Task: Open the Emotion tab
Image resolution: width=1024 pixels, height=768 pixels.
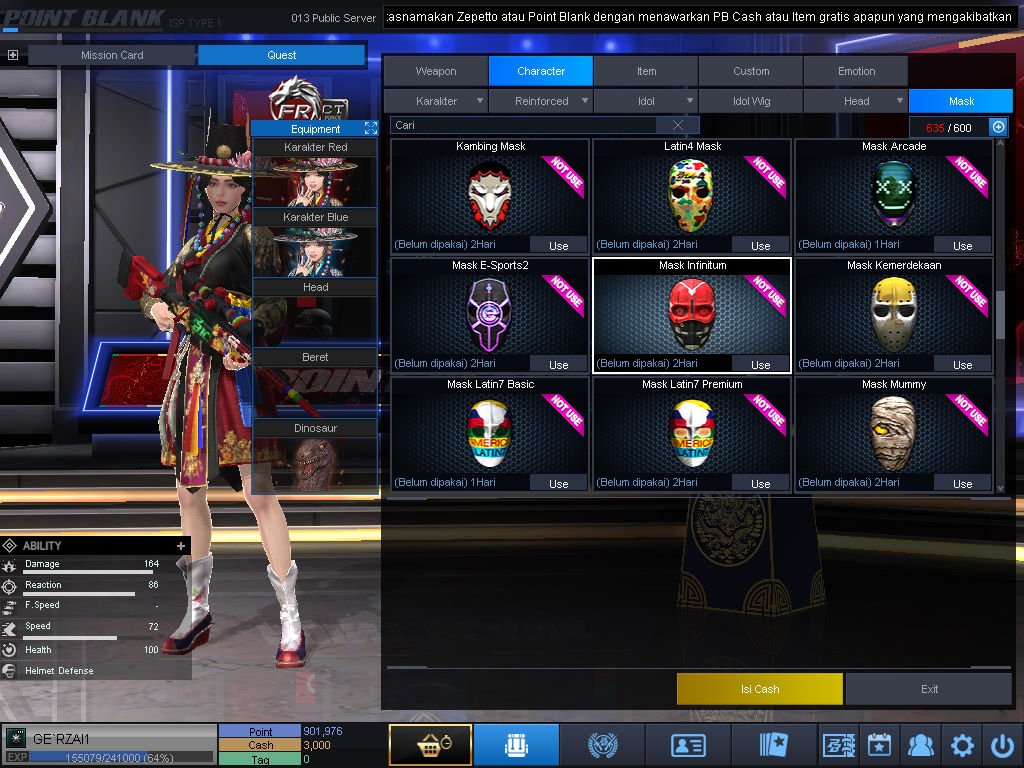Action: [x=856, y=71]
